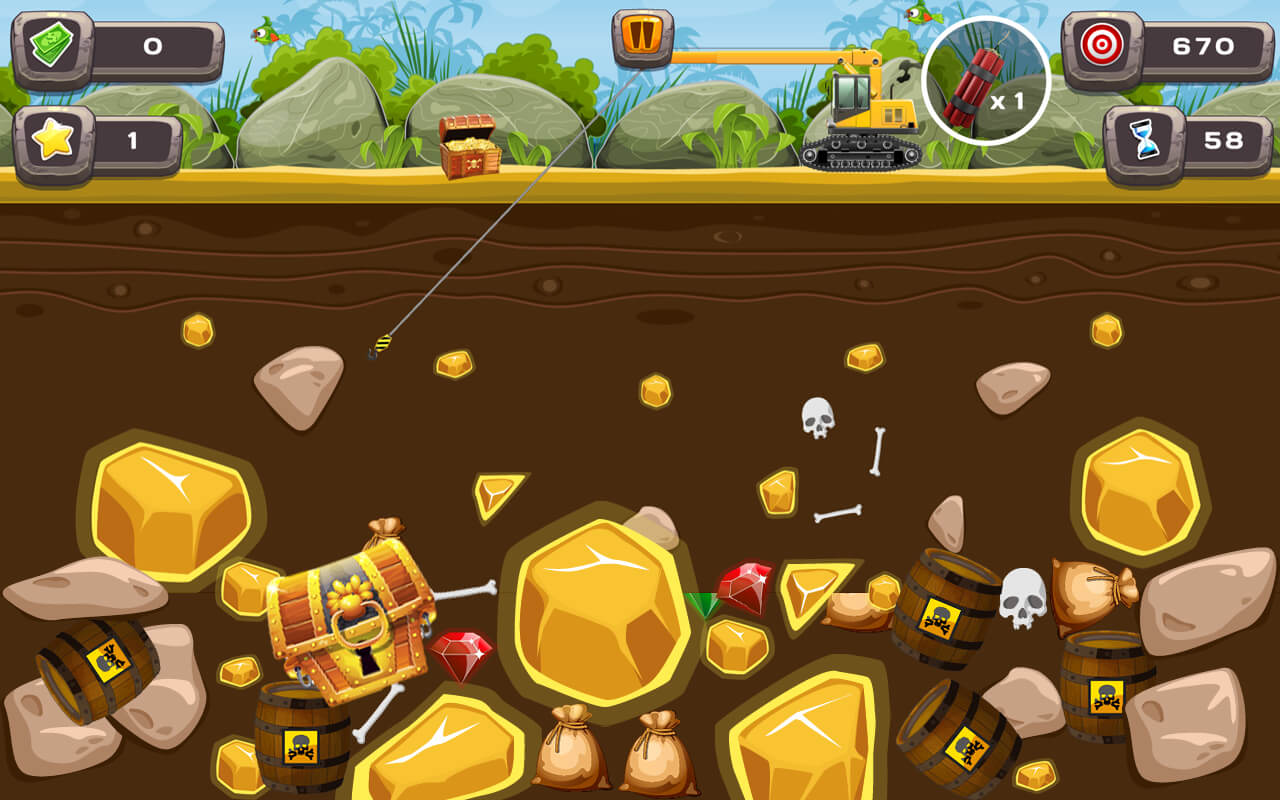Click the dangling hook claw
Image resolution: width=1280 pixels, height=800 pixels.
click(385, 343)
